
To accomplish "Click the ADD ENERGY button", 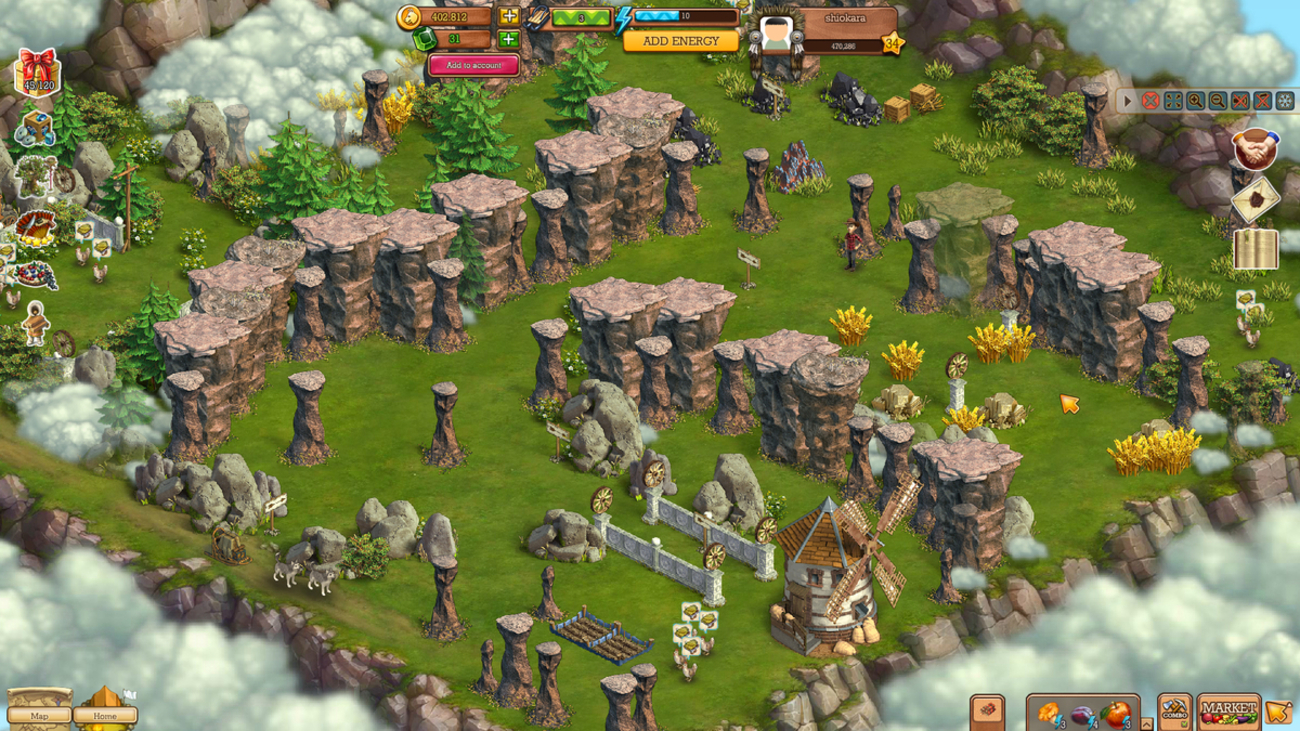I will coord(681,41).
